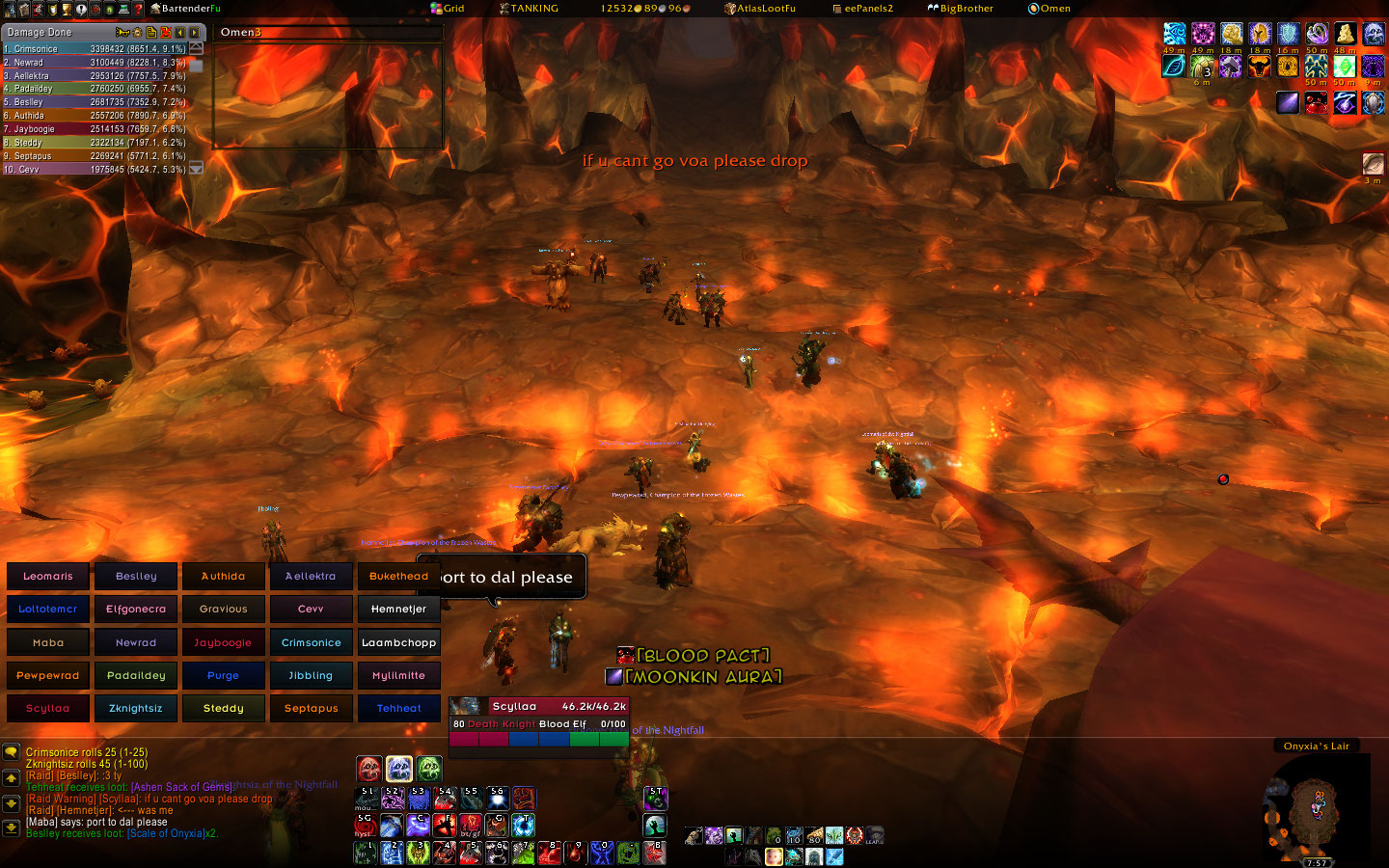This screenshot has height=868, width=1389.
Task: Click the Damage Done meter title
Action: (x=41, y=32)
